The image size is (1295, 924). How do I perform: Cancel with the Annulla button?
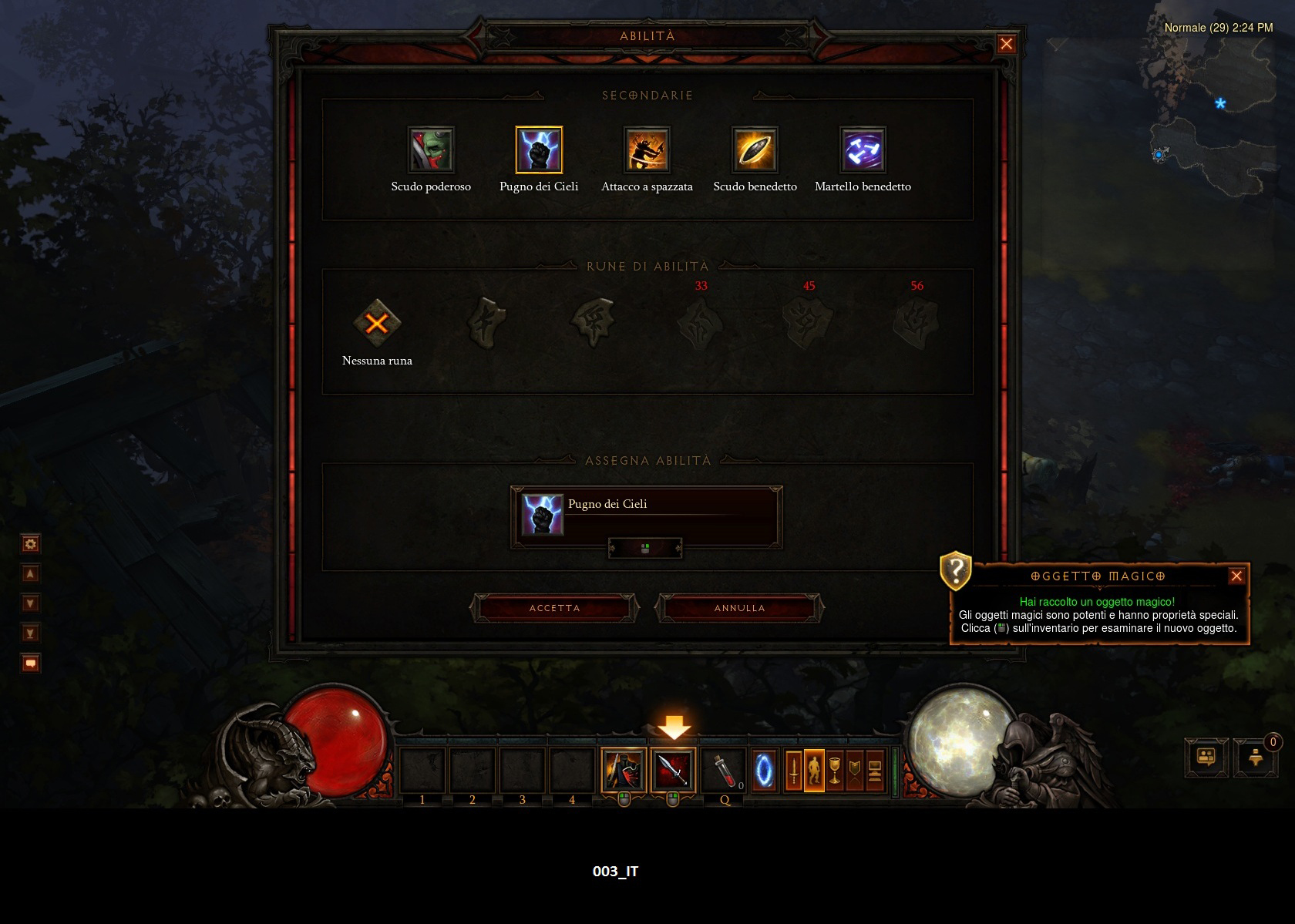tap(739, 608)
